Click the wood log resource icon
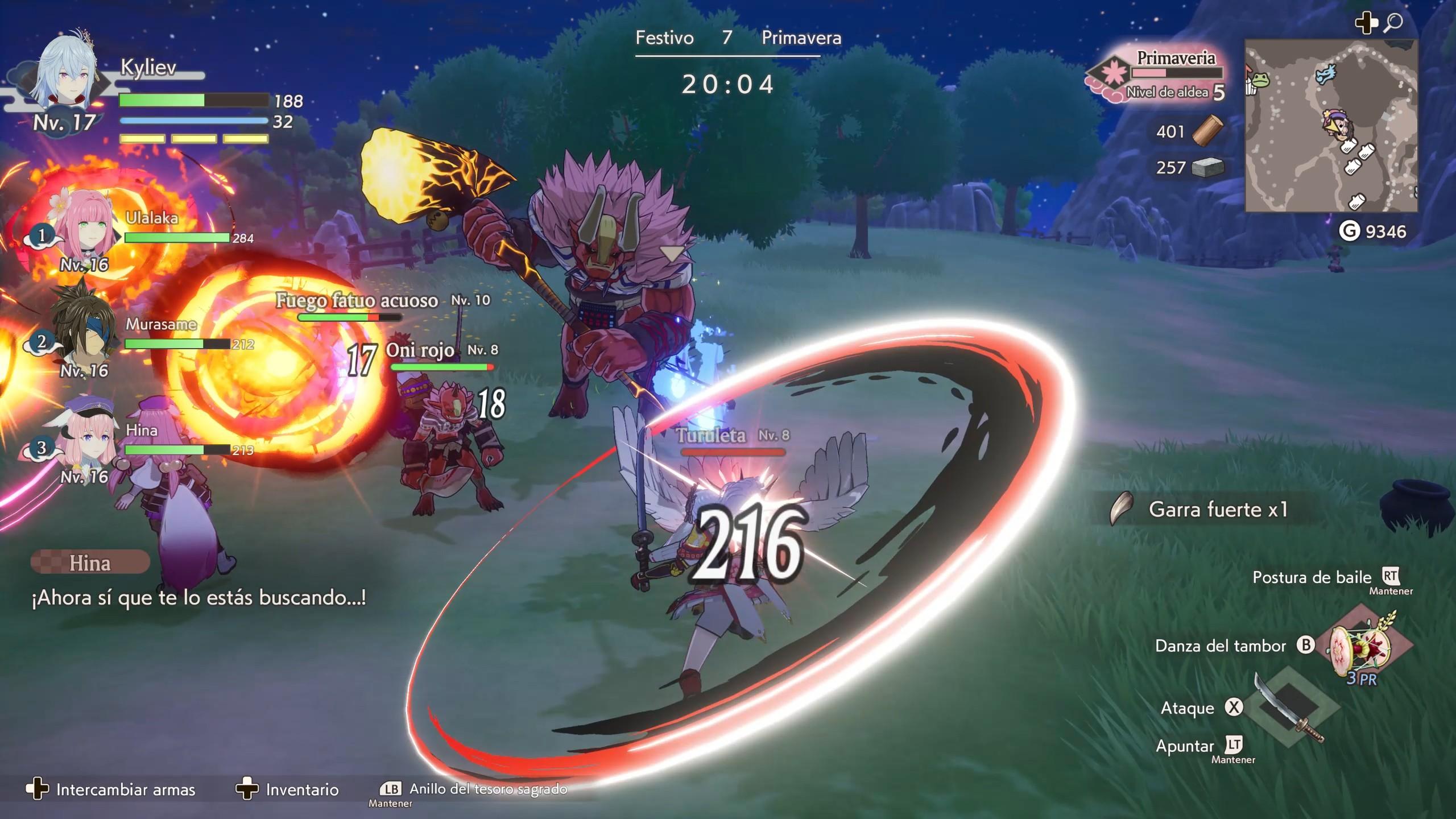The height and width of the screenshot is (819, 1456). click(1207, 132)
